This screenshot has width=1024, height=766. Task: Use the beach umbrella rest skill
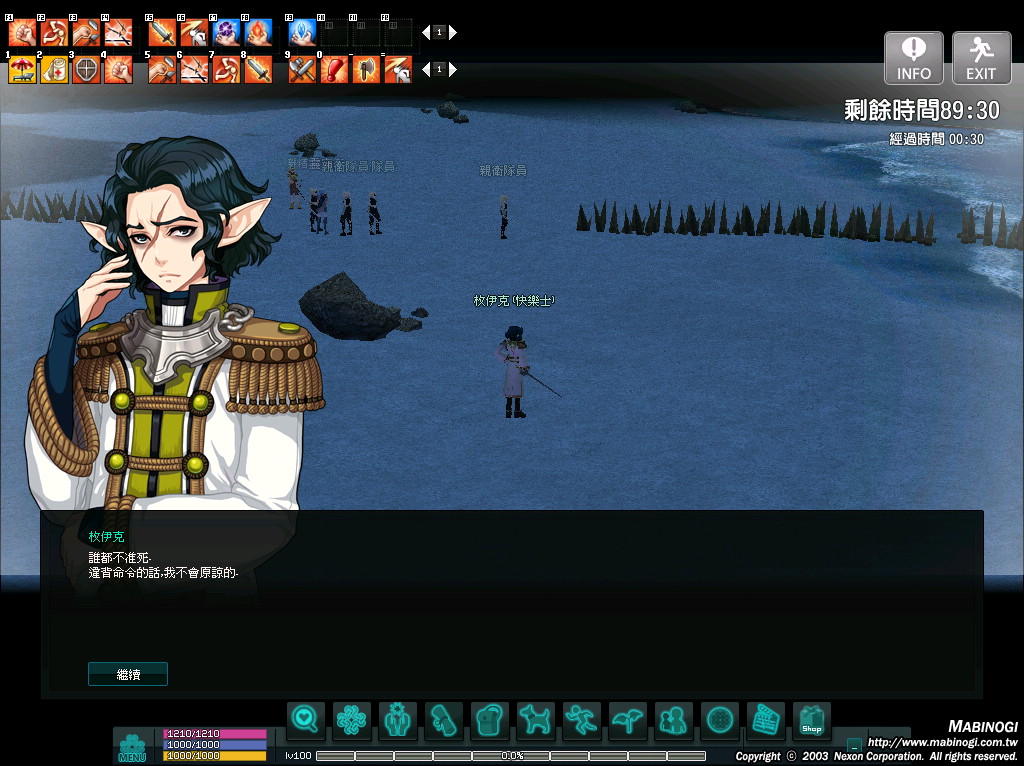[x=22, y=70]
